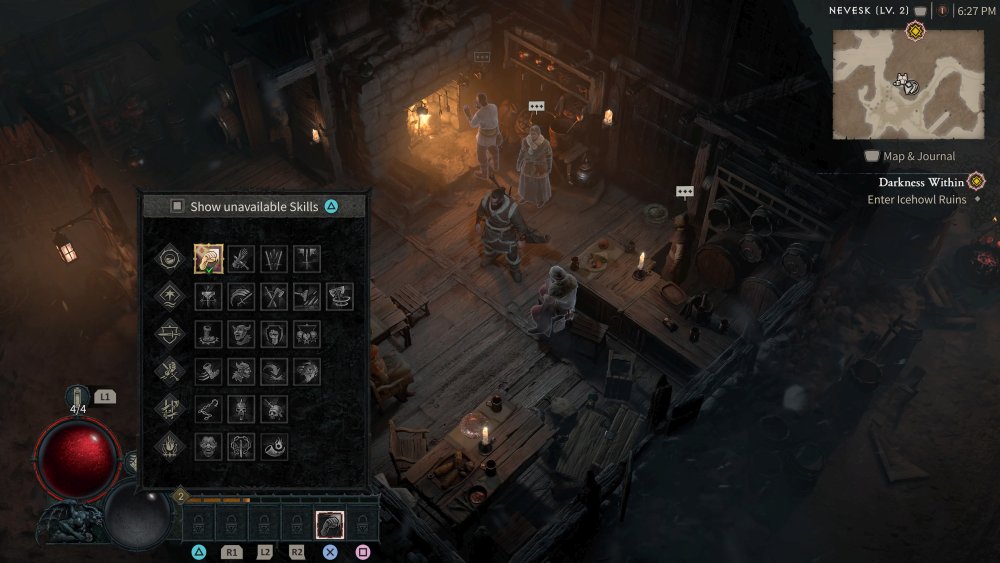Choose the three skulls skill icon

pos(307,333)
